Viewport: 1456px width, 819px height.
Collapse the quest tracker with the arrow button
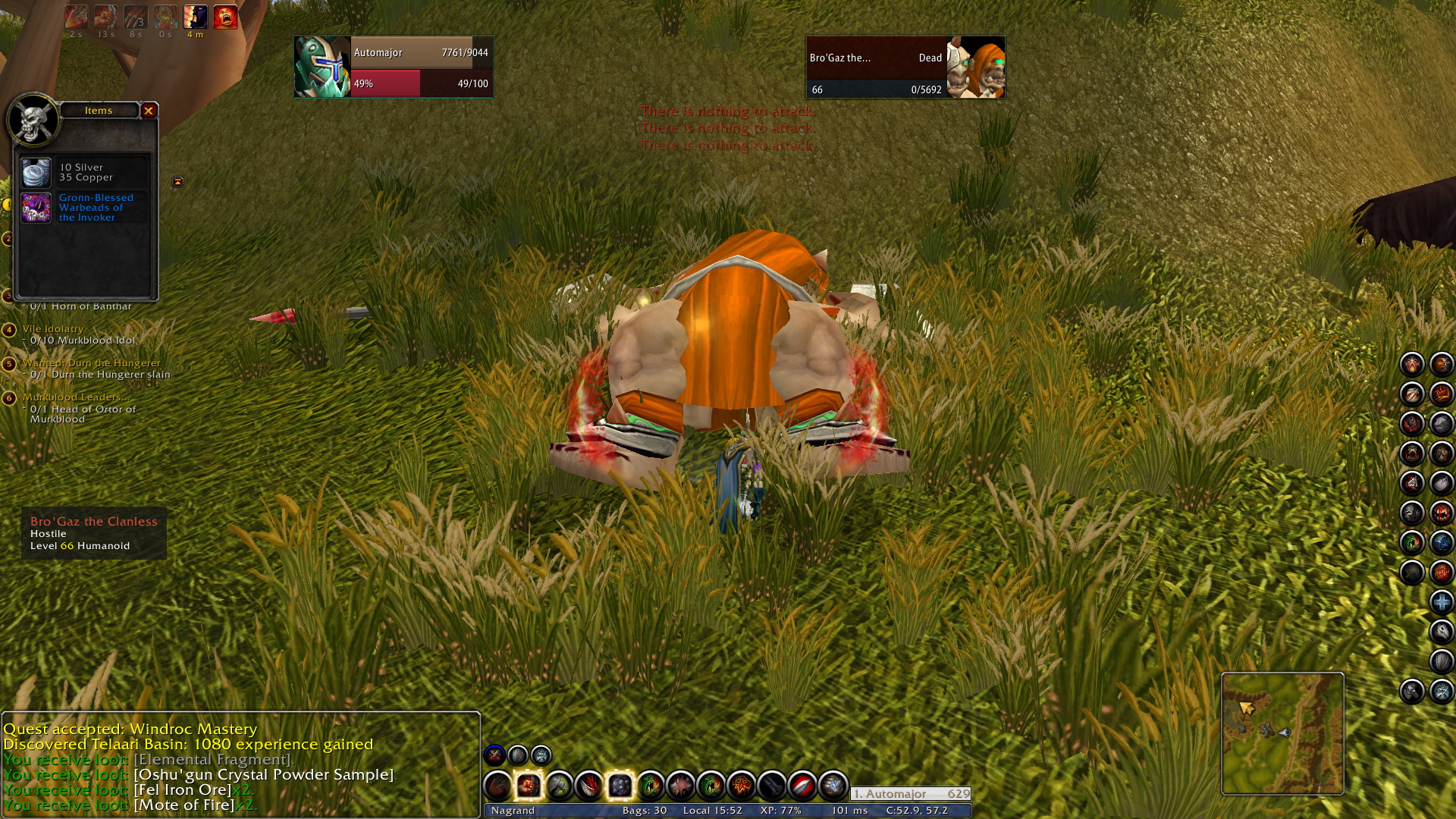tap(177, 182)
